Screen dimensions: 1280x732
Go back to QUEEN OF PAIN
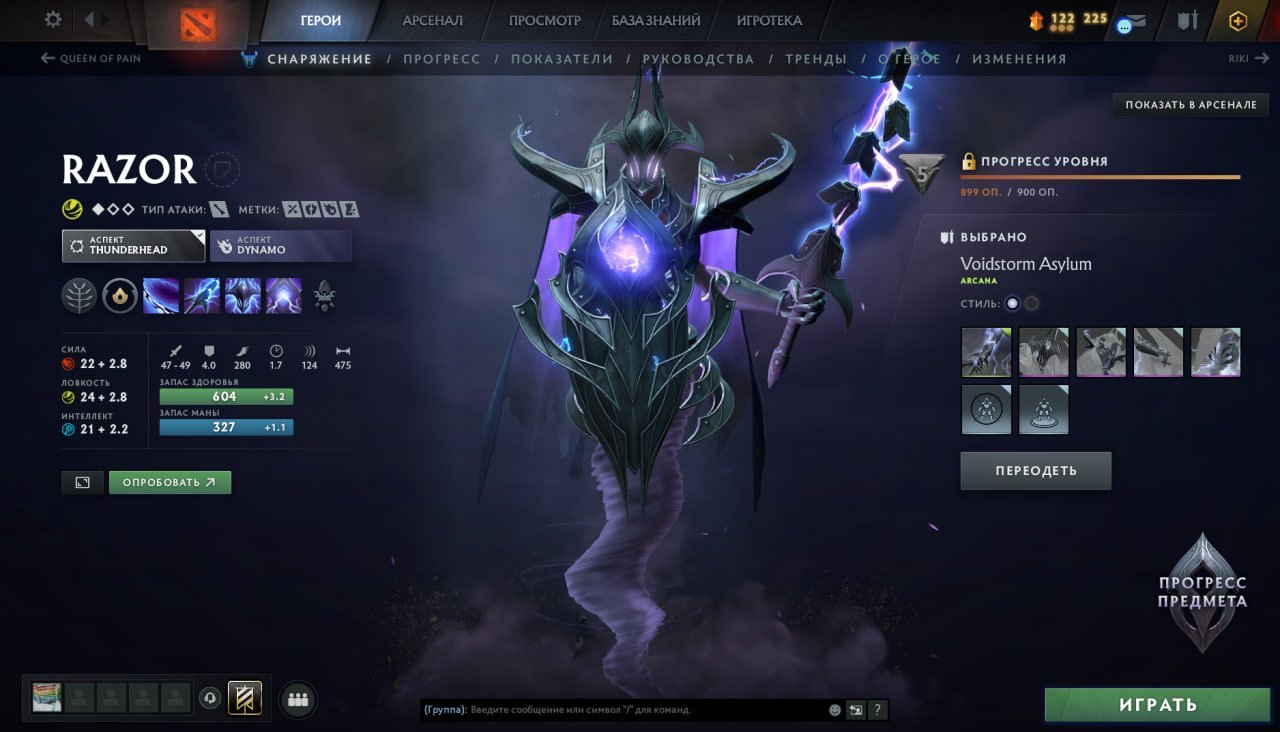91,58
